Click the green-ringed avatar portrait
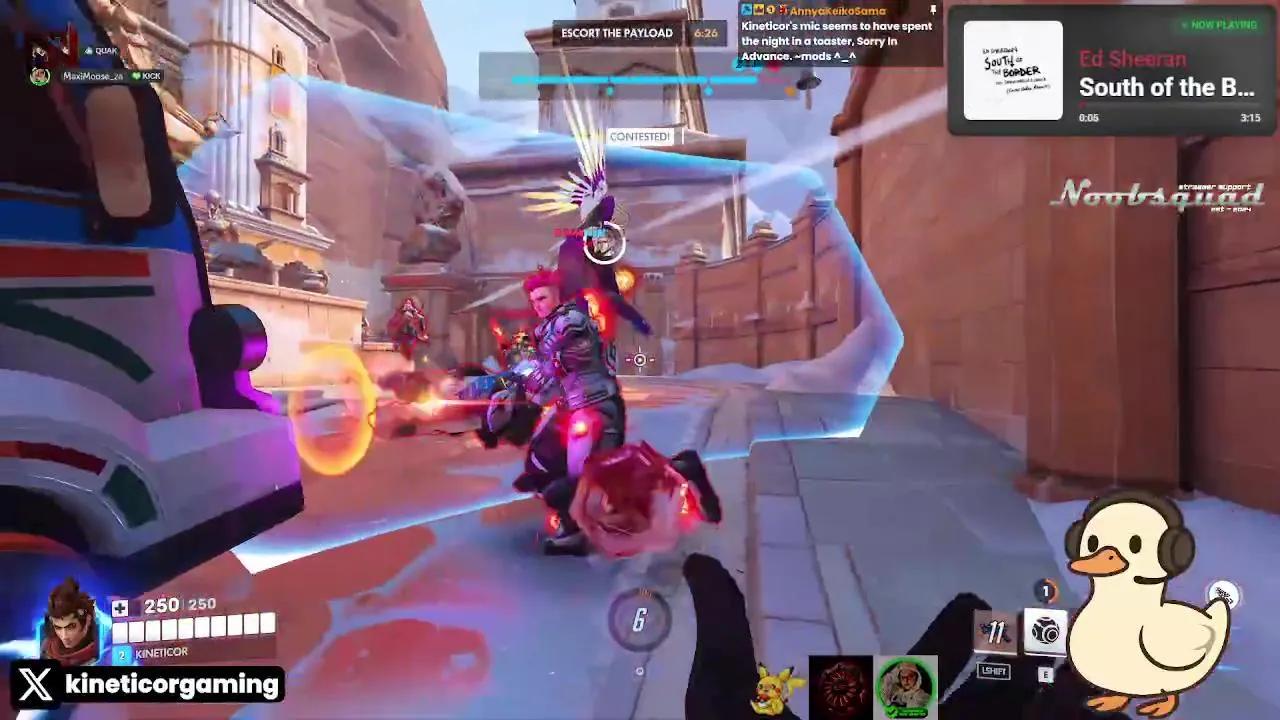Image resolution: width=1280 pixels, height=720 pixels. [x=905, y=686]
